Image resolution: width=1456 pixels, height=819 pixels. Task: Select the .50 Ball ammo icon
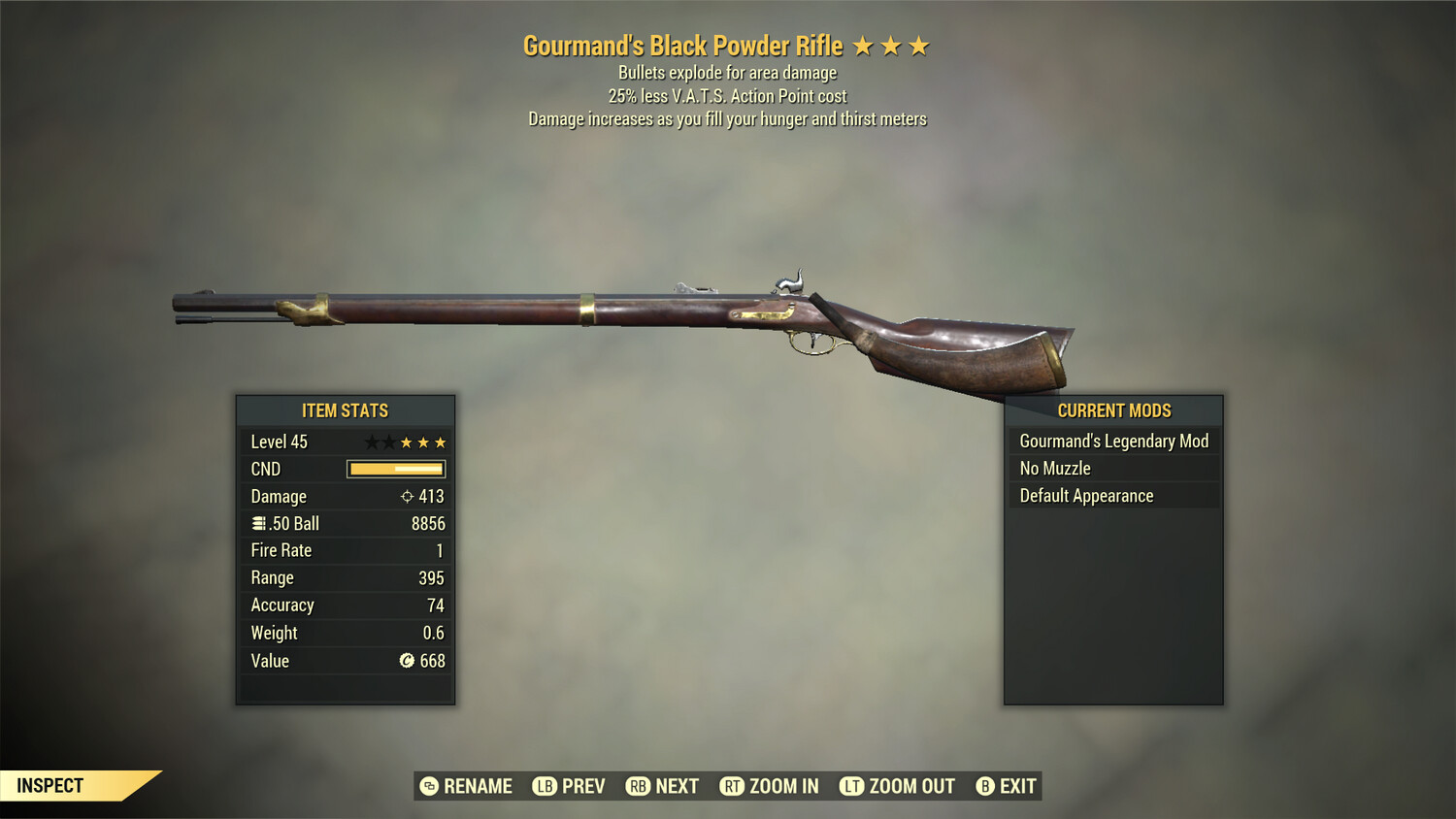pyautogui.click(x=258, y=523)
